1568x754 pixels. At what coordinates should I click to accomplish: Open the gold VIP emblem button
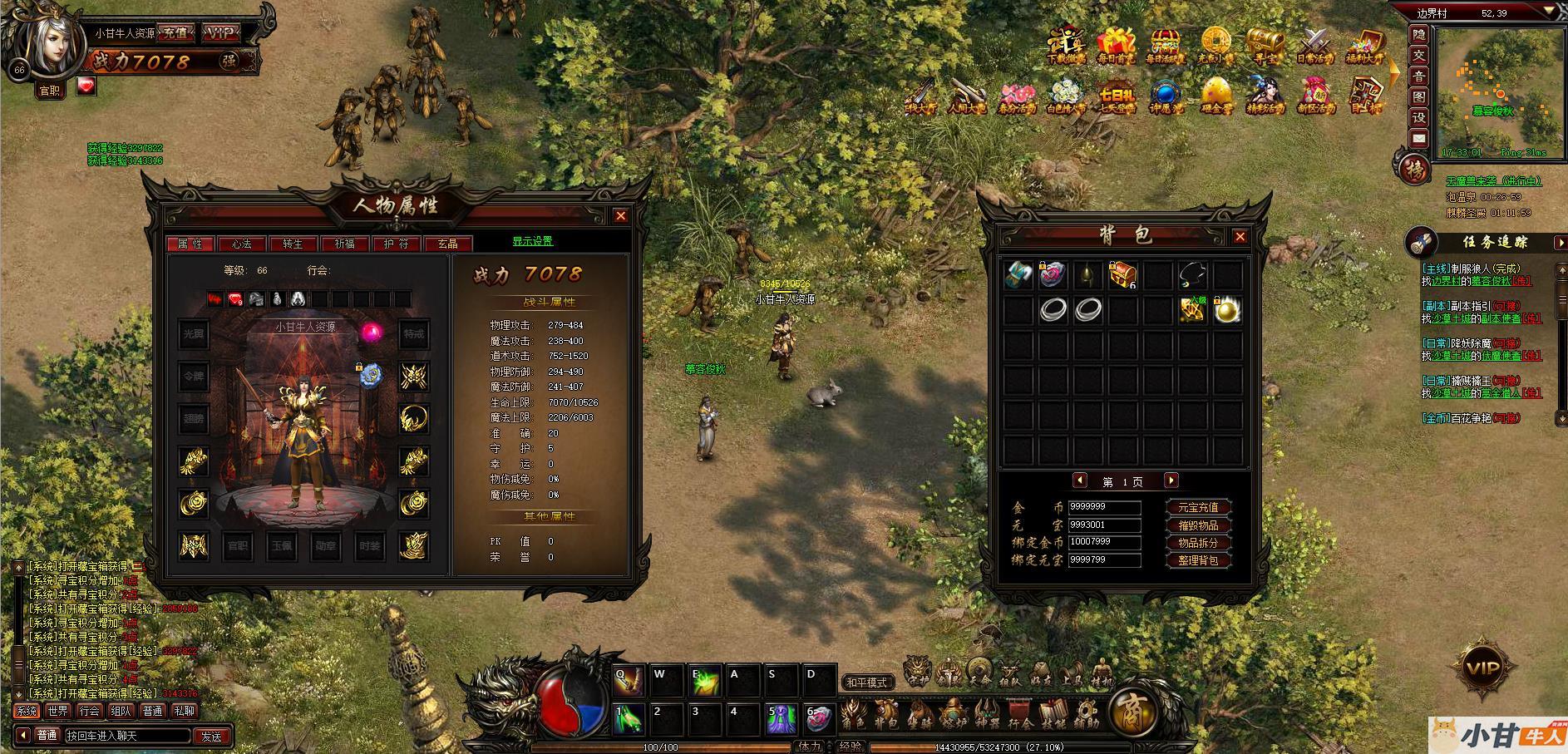[x=1482, y=668]
